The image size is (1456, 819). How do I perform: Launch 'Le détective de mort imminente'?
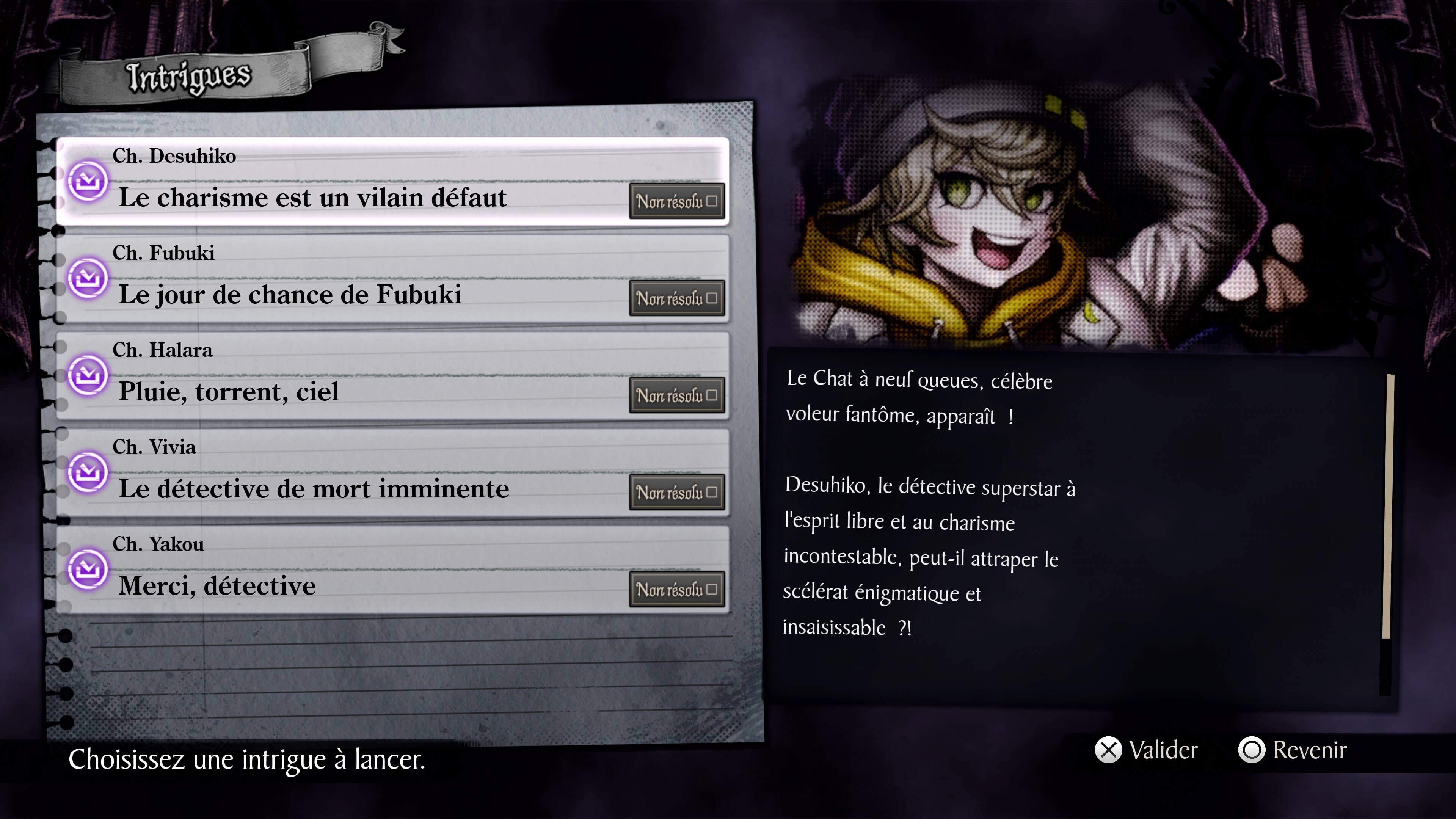392,473
